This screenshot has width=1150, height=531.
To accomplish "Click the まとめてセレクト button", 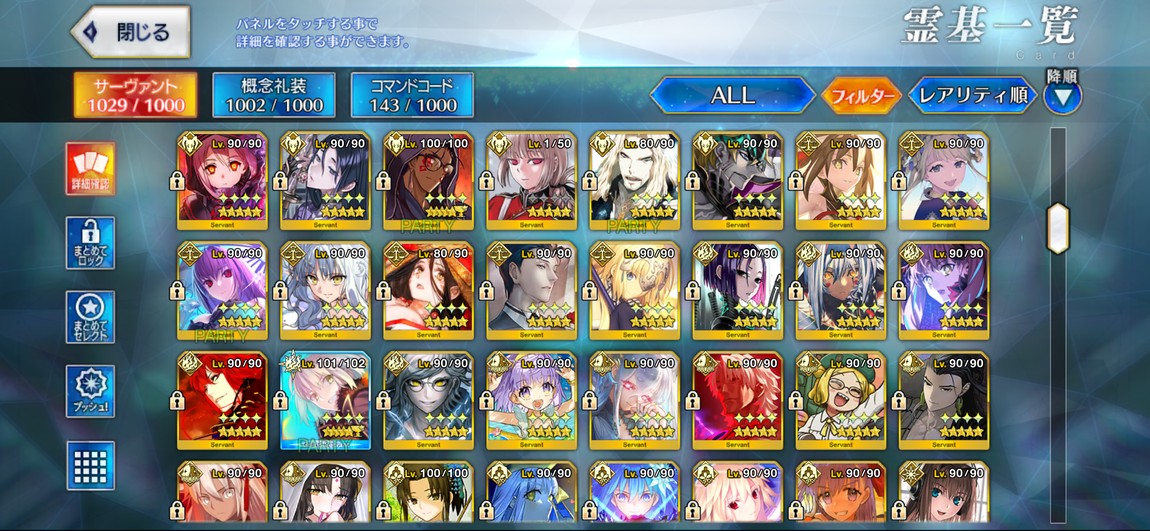I will pos(91,317).
